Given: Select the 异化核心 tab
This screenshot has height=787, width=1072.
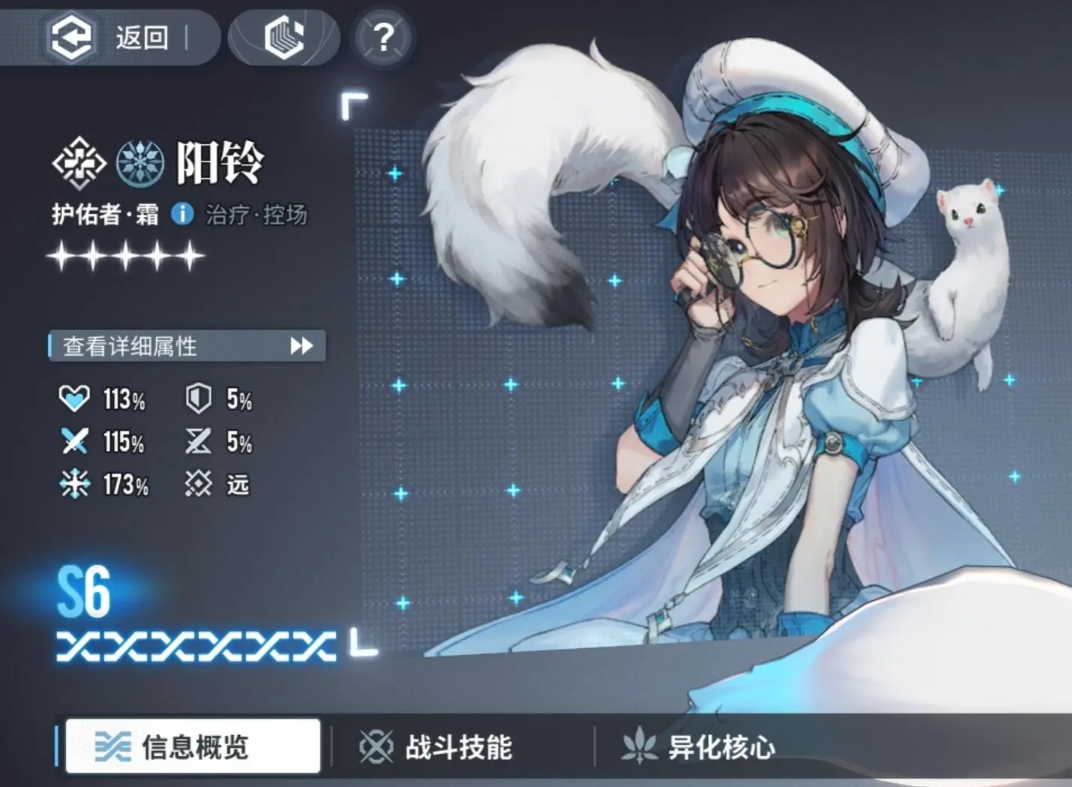Looking at the screenshot, I should click(x=698, y=747).
